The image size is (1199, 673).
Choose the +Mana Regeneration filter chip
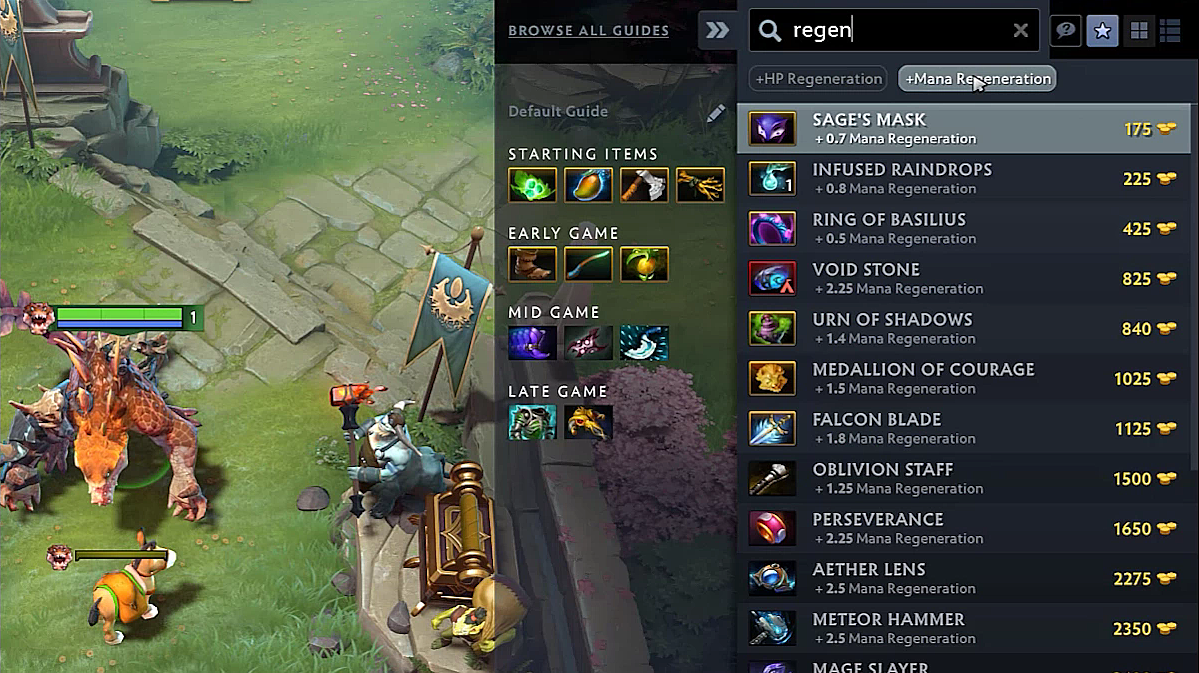point(977,79)
